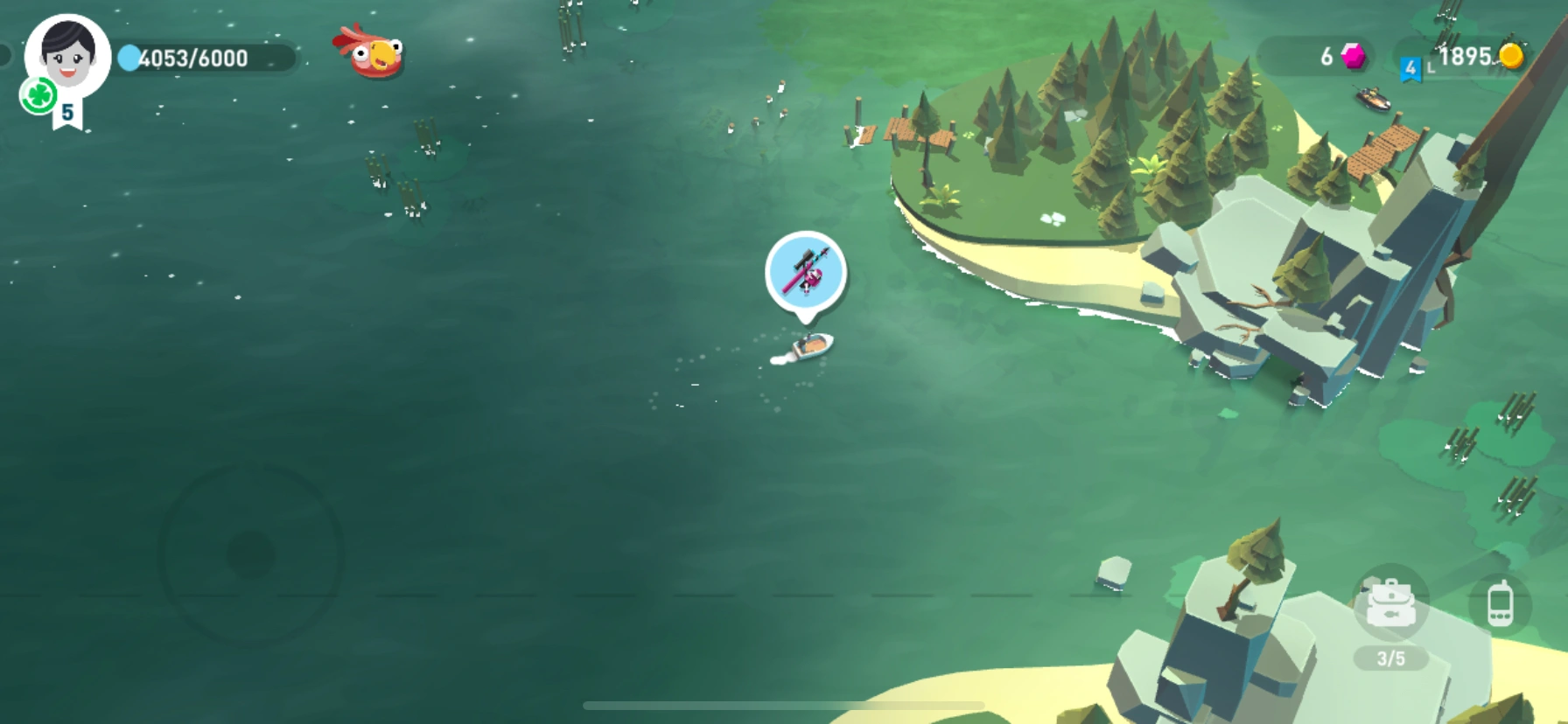Open the mobile phone menu

[1500, 603]
